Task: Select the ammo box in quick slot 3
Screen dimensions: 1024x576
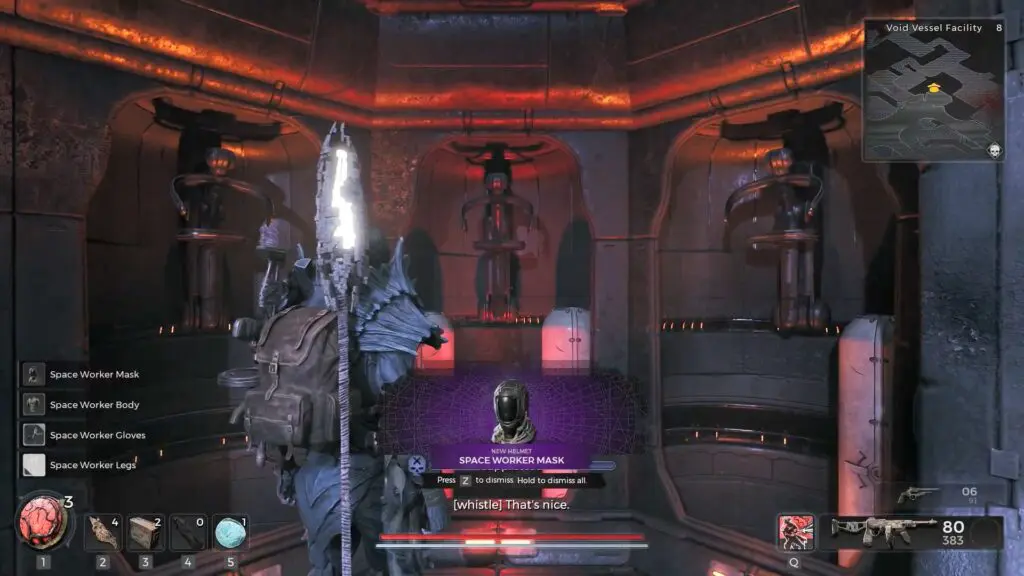Action: (x=145, y=533)
